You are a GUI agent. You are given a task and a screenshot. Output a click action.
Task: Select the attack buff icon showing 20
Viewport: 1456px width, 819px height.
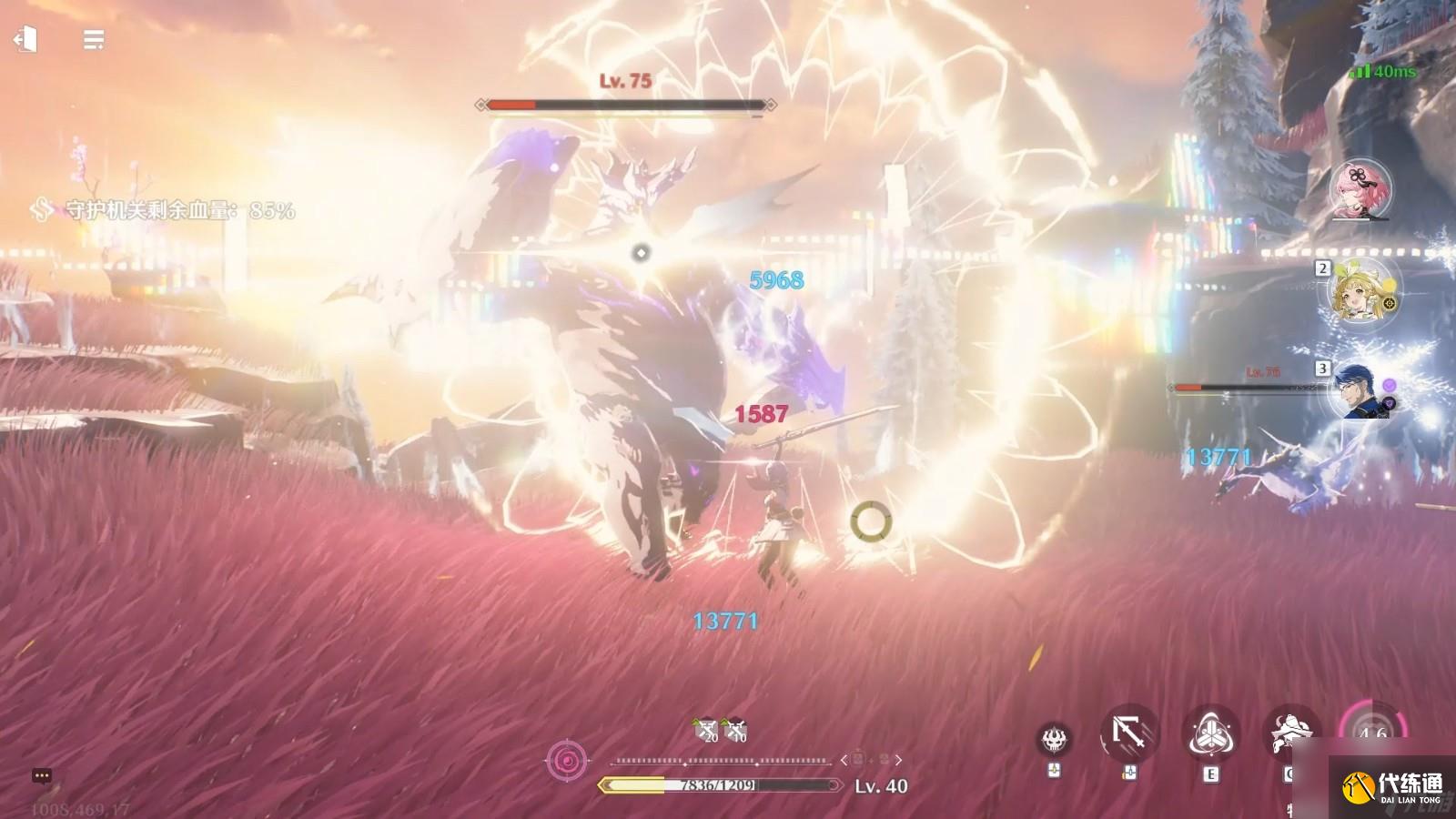click(x=705, y=730)
